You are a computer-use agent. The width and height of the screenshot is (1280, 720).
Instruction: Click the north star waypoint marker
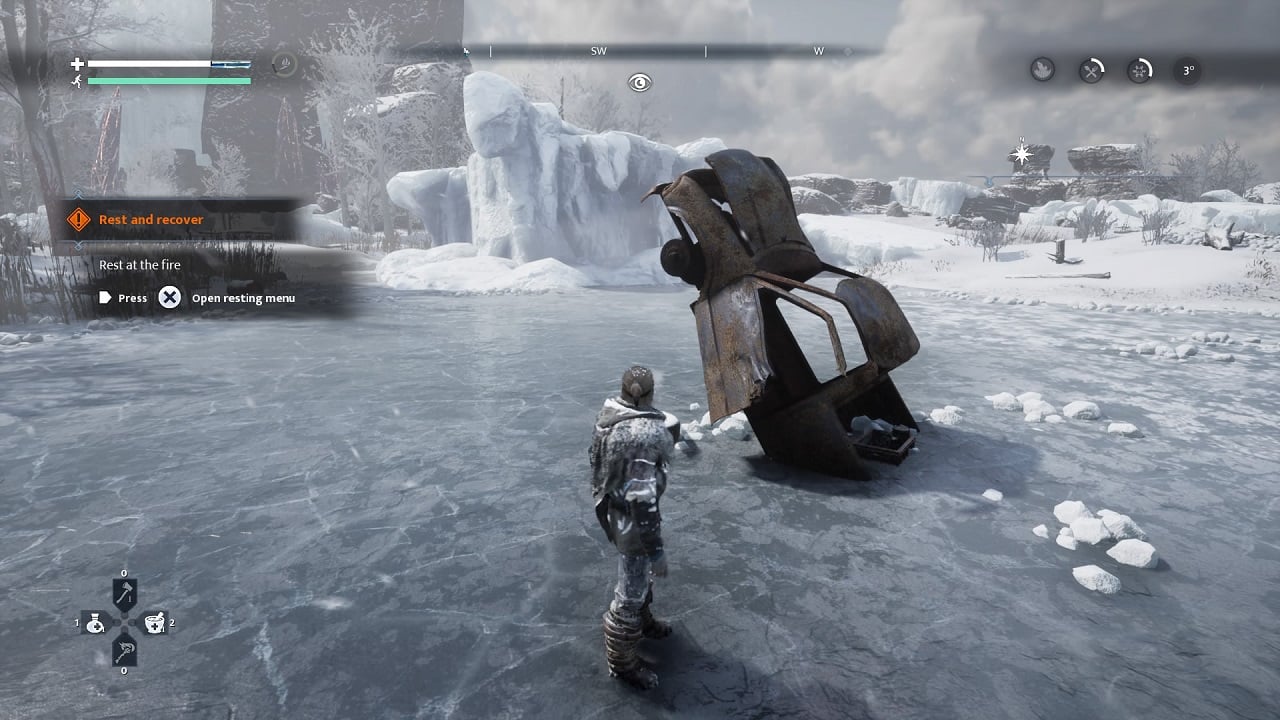click(x=1022, y=154)
